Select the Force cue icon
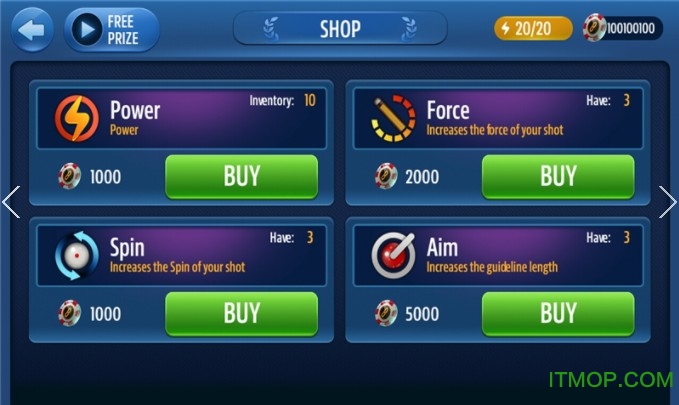Viewport: 679px width, 405px height. pos(393,116)
